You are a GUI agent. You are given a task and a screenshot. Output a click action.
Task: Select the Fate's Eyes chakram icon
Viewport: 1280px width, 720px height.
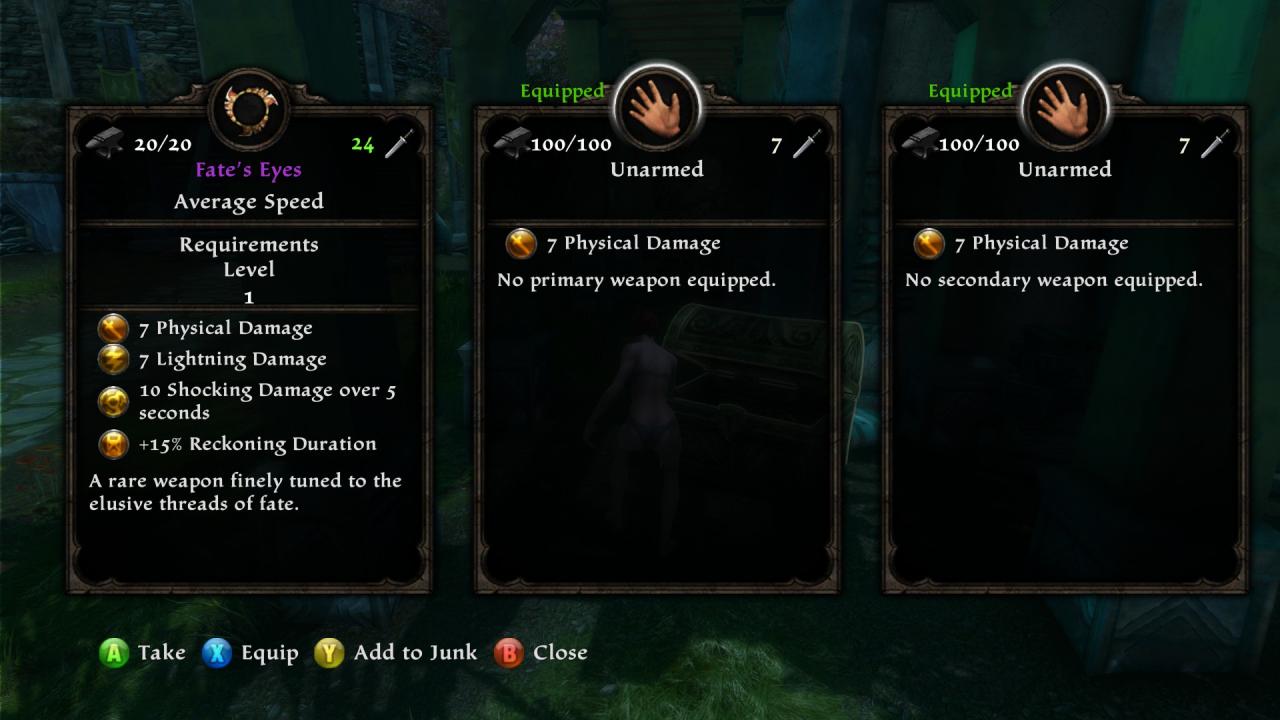coord(249,107)
